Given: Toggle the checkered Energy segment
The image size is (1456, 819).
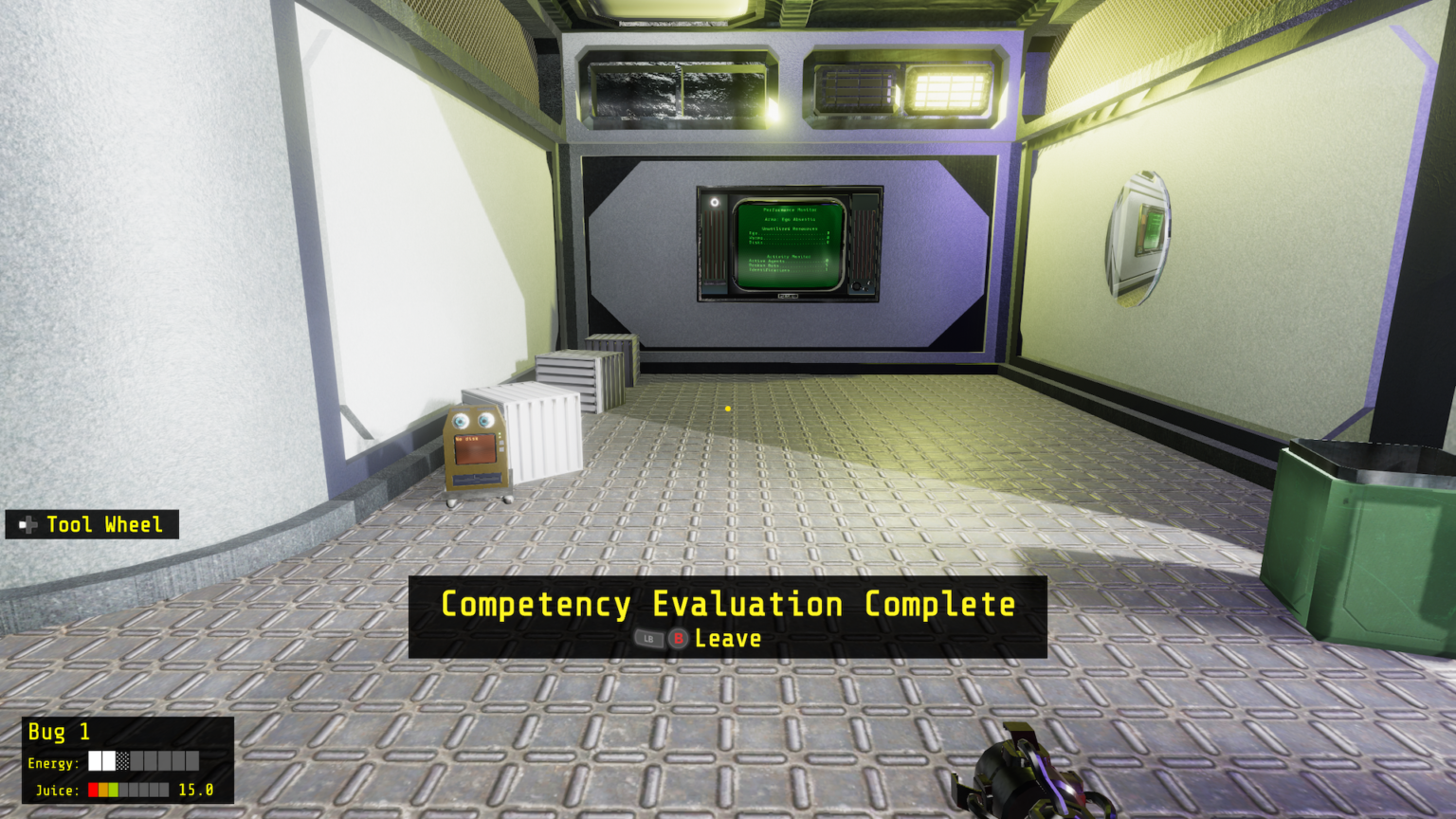Looking at the screenshot, I should [x=122, y=760].
